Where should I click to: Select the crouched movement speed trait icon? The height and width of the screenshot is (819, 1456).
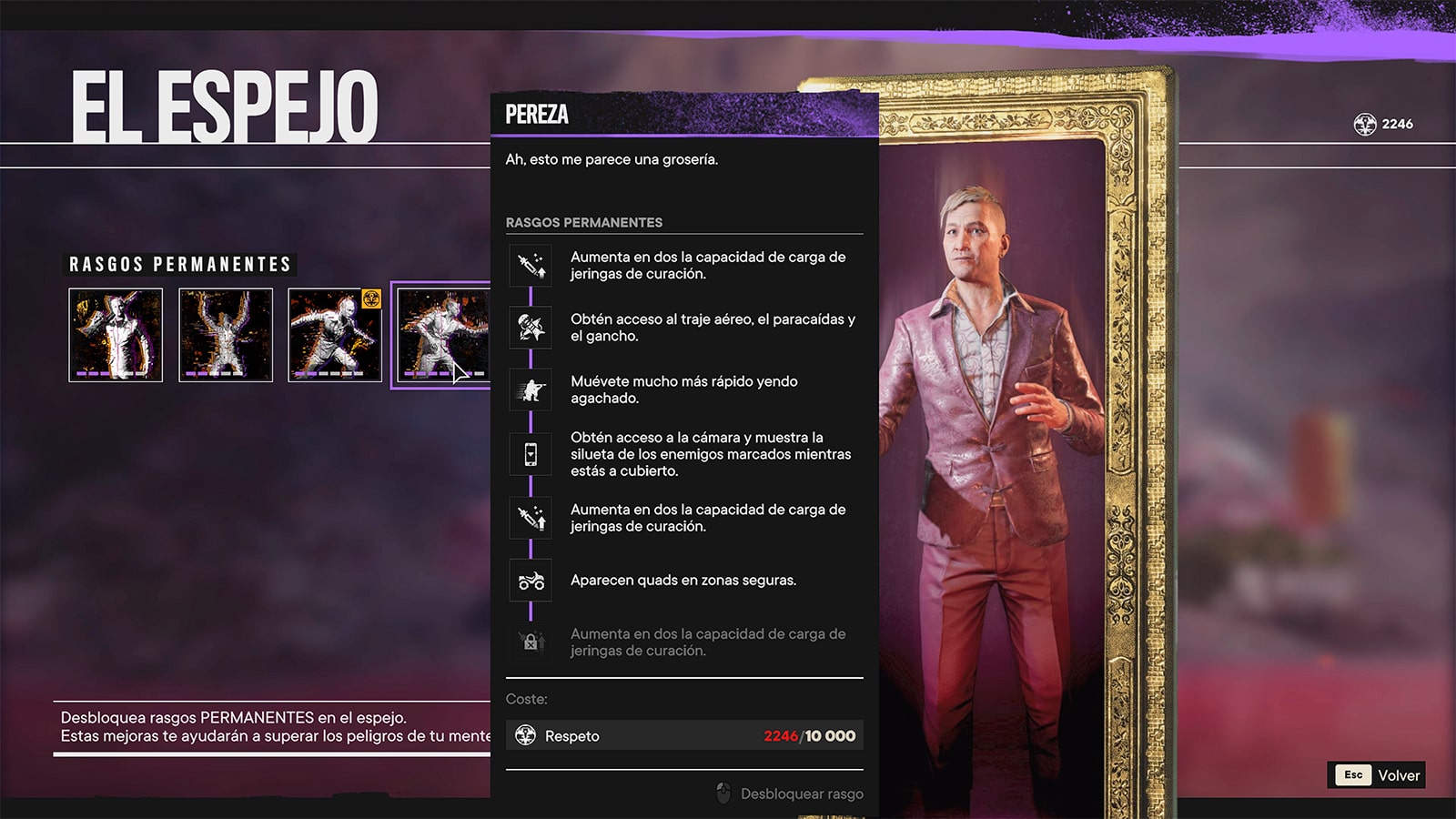point(531,389)
